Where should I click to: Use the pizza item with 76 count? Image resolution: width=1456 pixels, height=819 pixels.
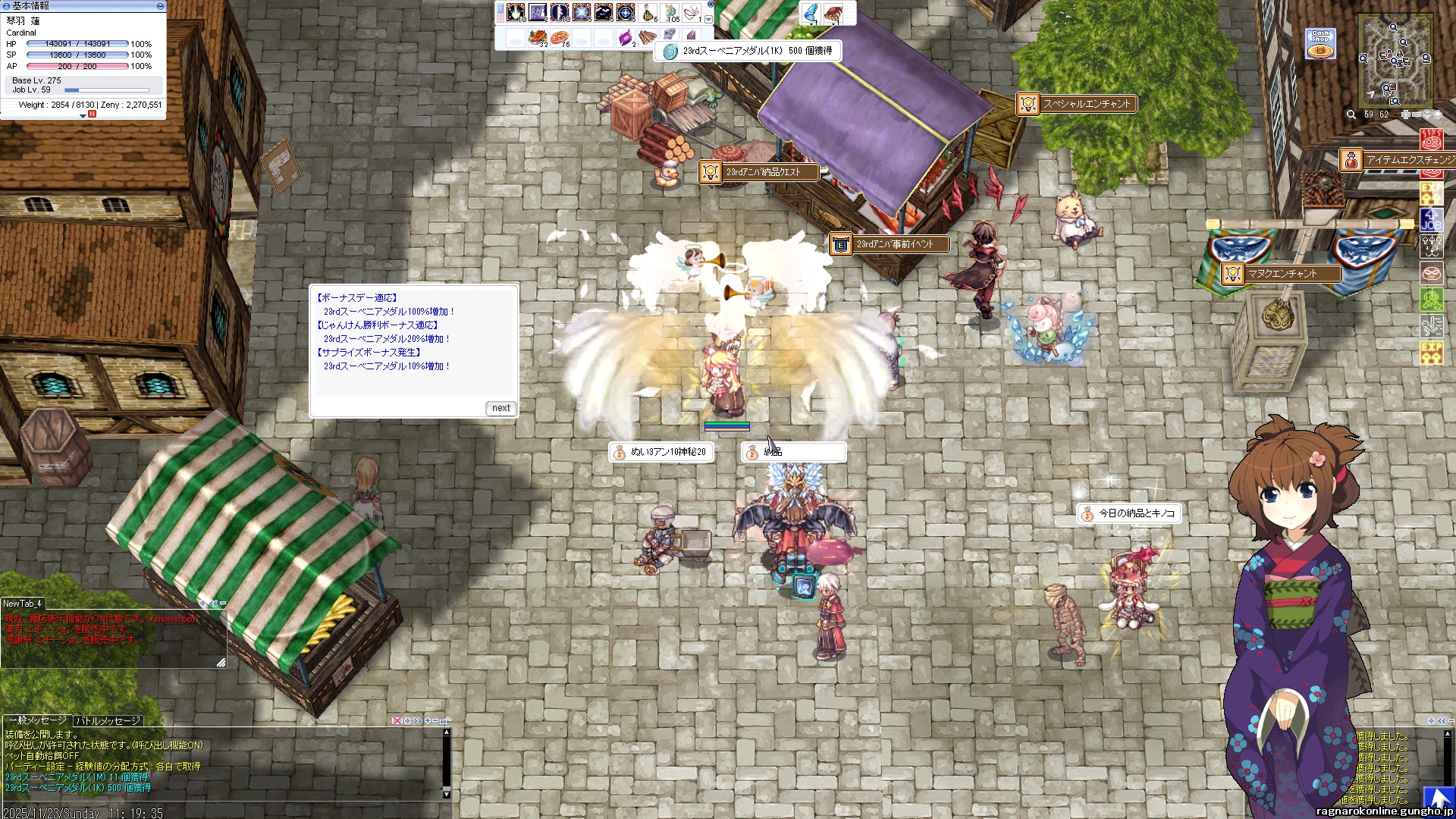click(560, 36)
